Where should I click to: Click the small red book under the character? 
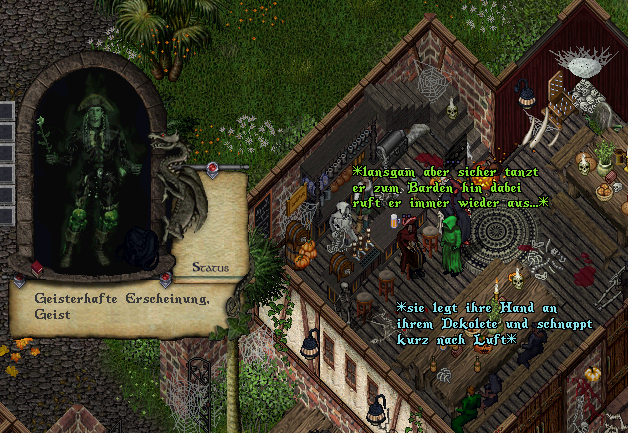[x=37, y=268]
